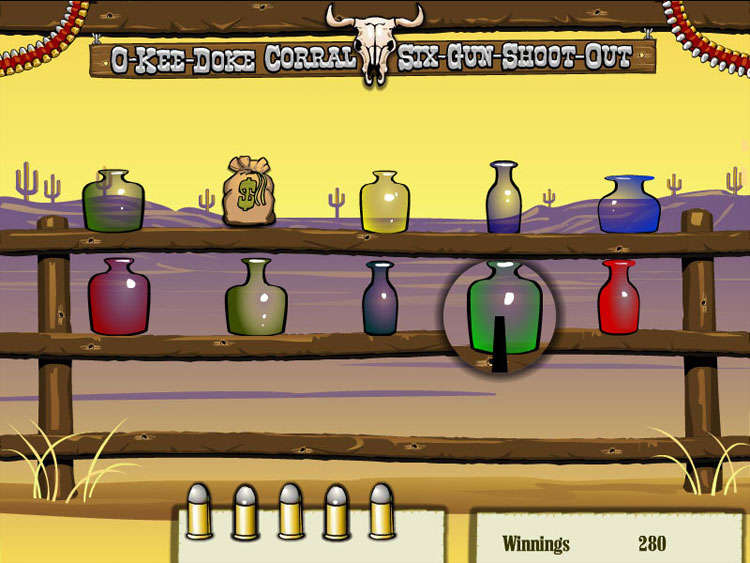This screenshot has width=750, height=563.
Task: Choose the large crimson jug
Action: pyautogui.click(x=119, y=297)
